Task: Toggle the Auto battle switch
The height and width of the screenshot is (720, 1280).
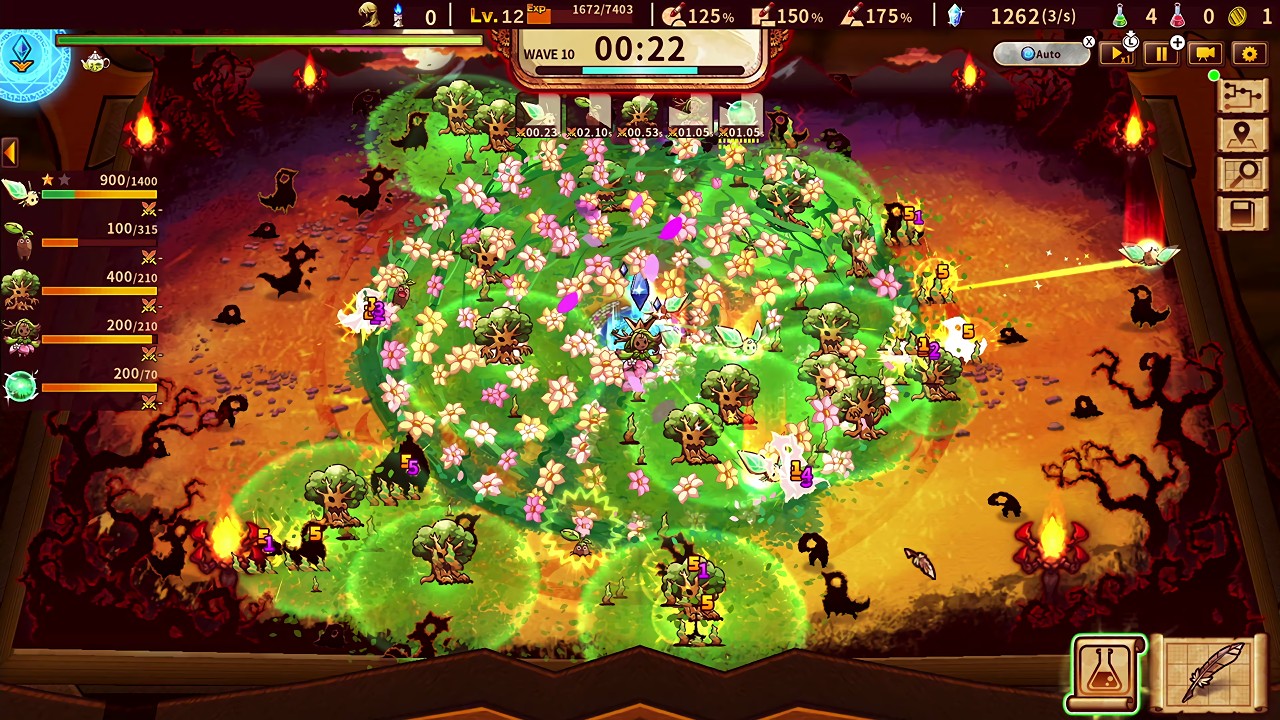Action: tap(1038, 54)
